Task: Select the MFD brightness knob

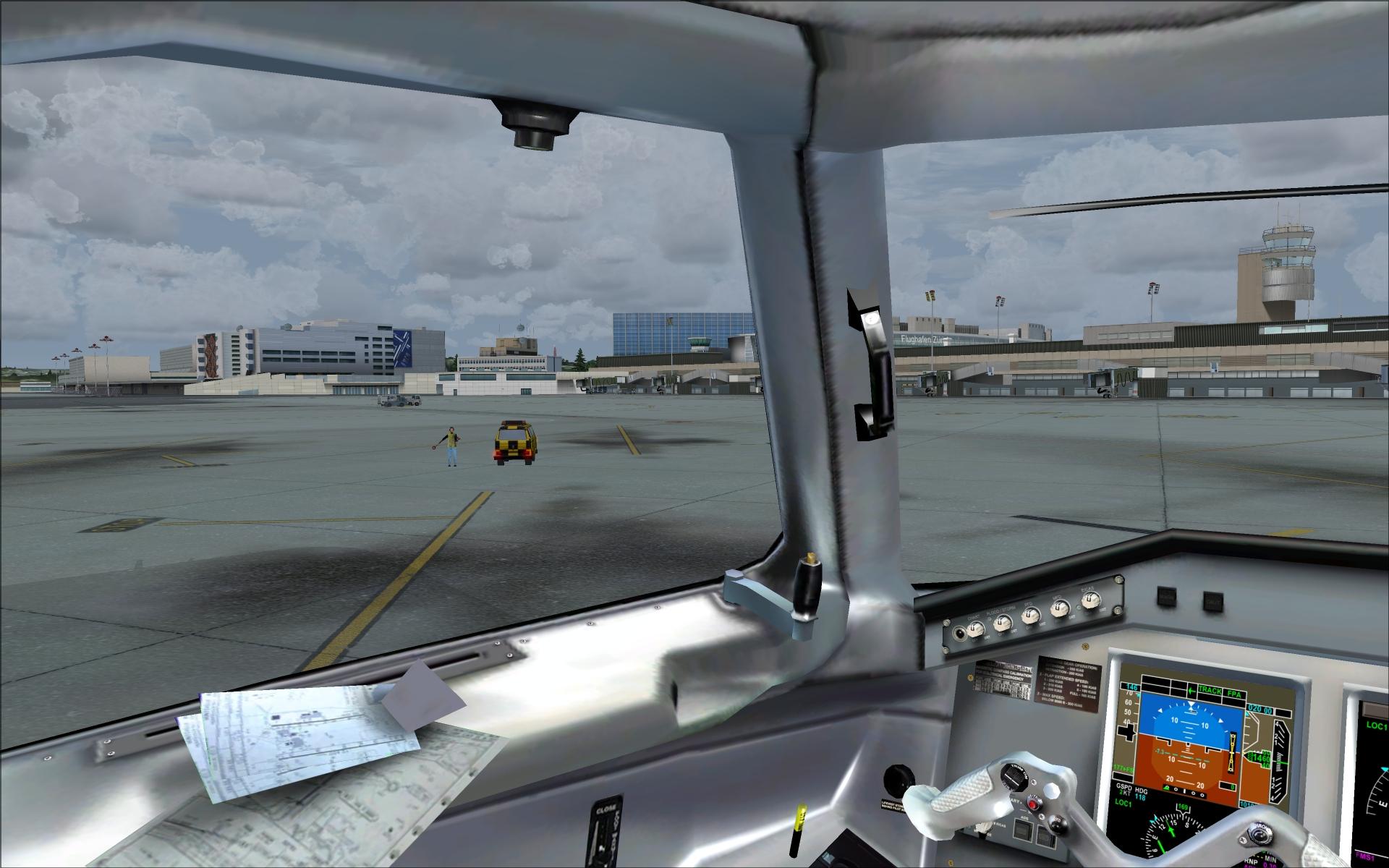Action: (1058, 607)
